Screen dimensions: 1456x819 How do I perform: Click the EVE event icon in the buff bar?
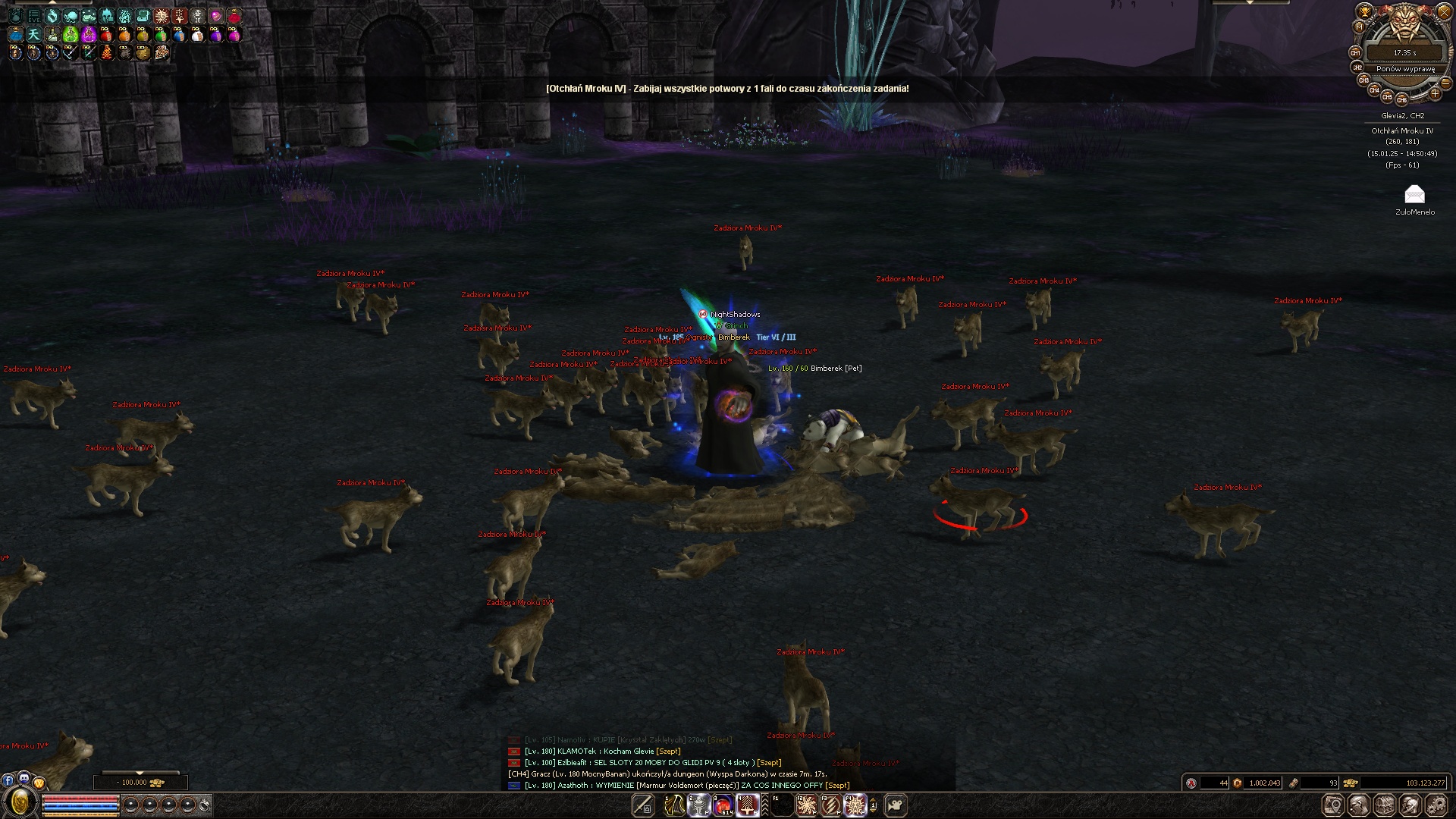pos(33,16)
